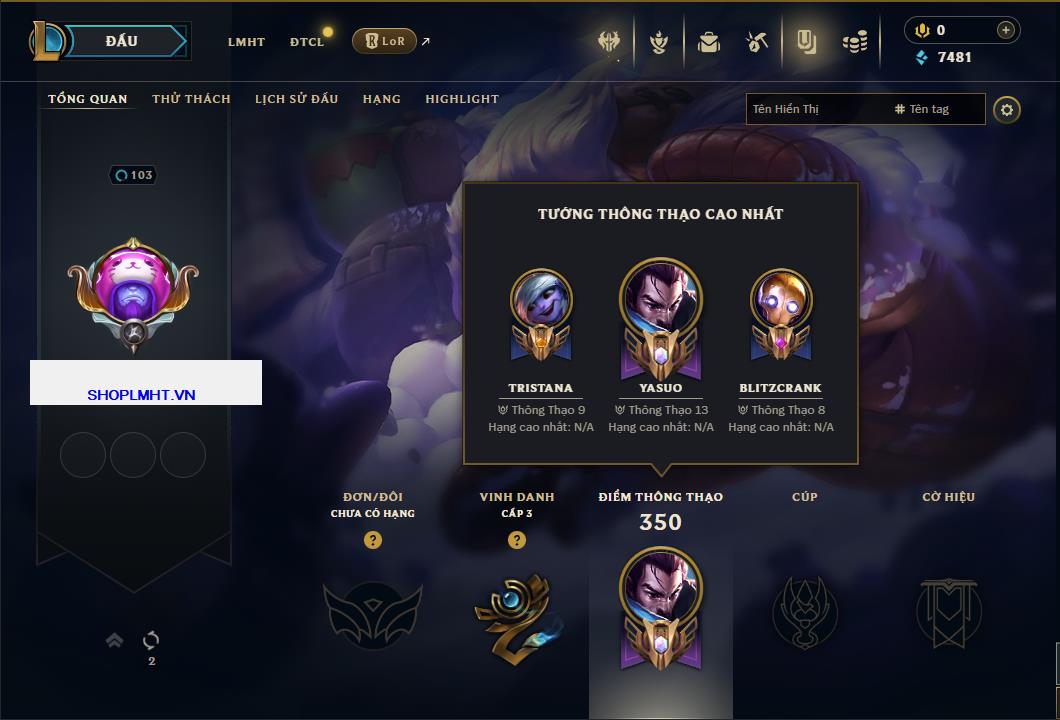Switch to the ĐTCL game mode
This screenshot has height=720, width=1060.
click(307, 42)
